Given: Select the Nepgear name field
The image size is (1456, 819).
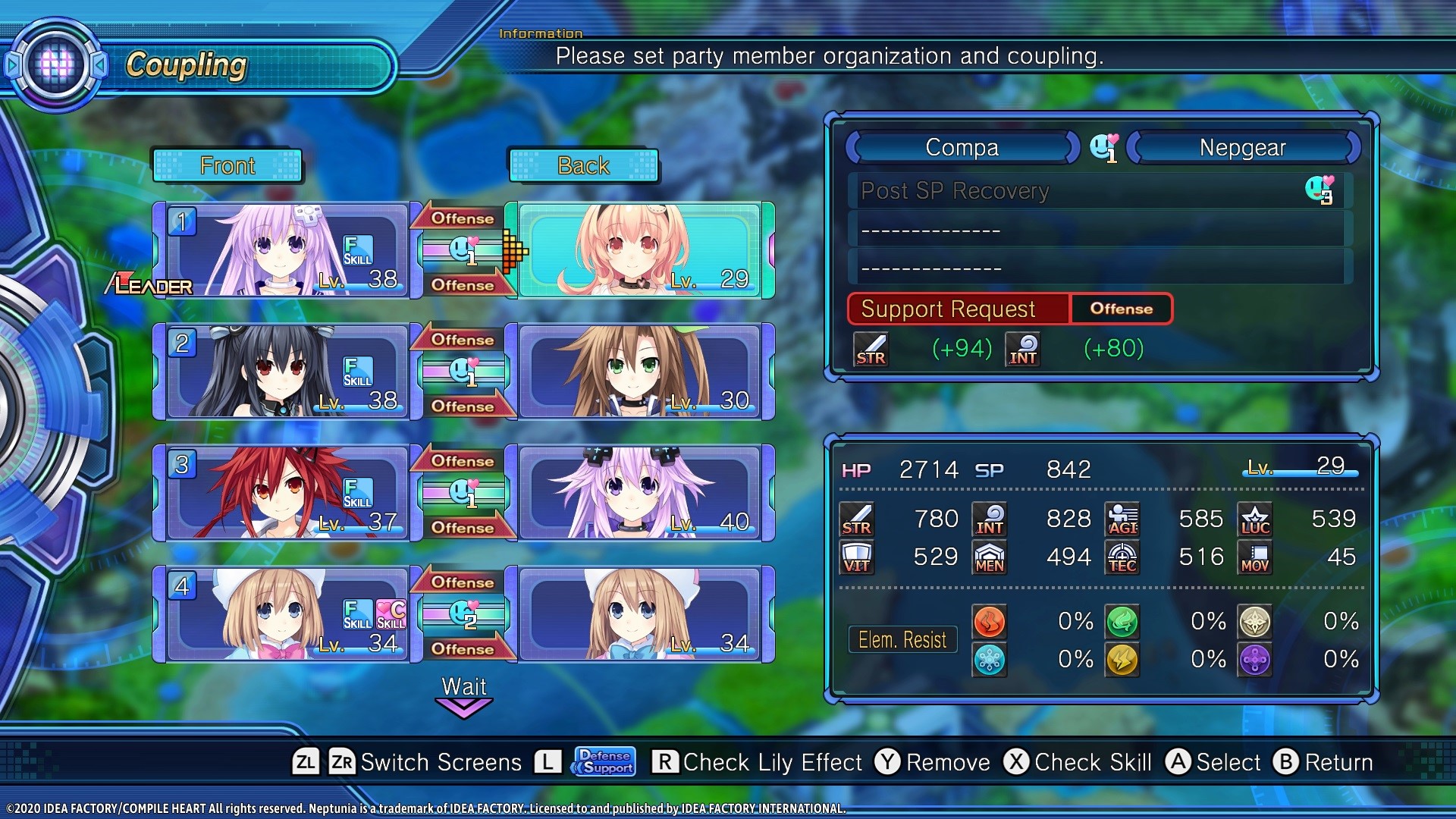Looking at the screenshot, I should (1242, 147).
